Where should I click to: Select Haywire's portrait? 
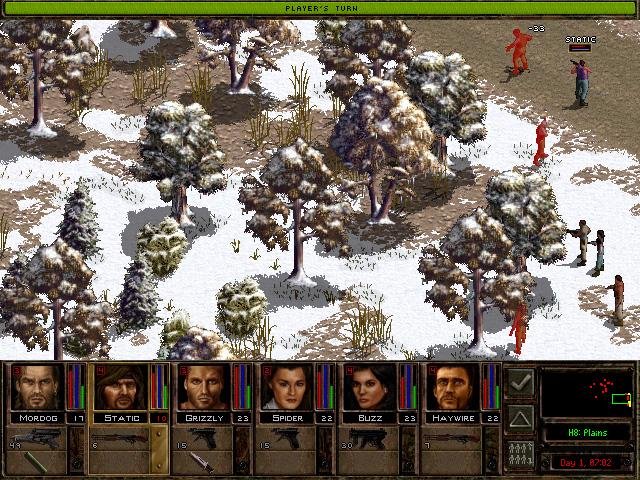(x=453, y=387)
